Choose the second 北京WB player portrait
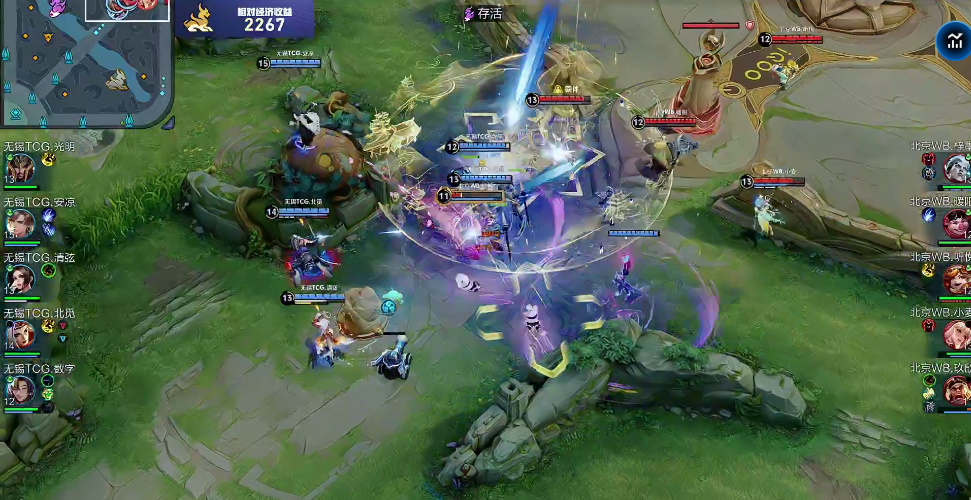The image size is (971, 500). (x=957, y=224)
